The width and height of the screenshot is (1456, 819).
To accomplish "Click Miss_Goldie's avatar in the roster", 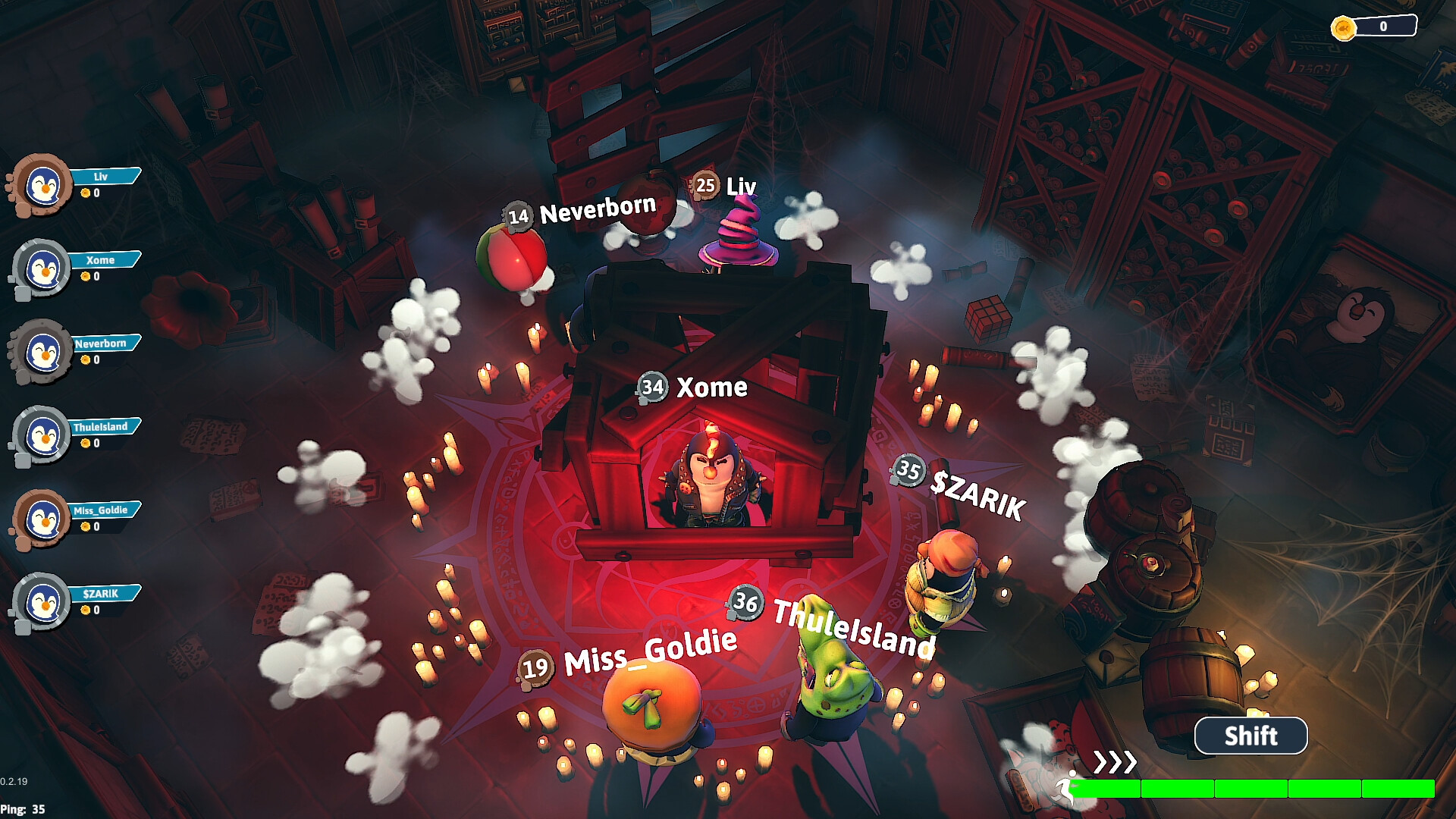I will click(42, 519).
